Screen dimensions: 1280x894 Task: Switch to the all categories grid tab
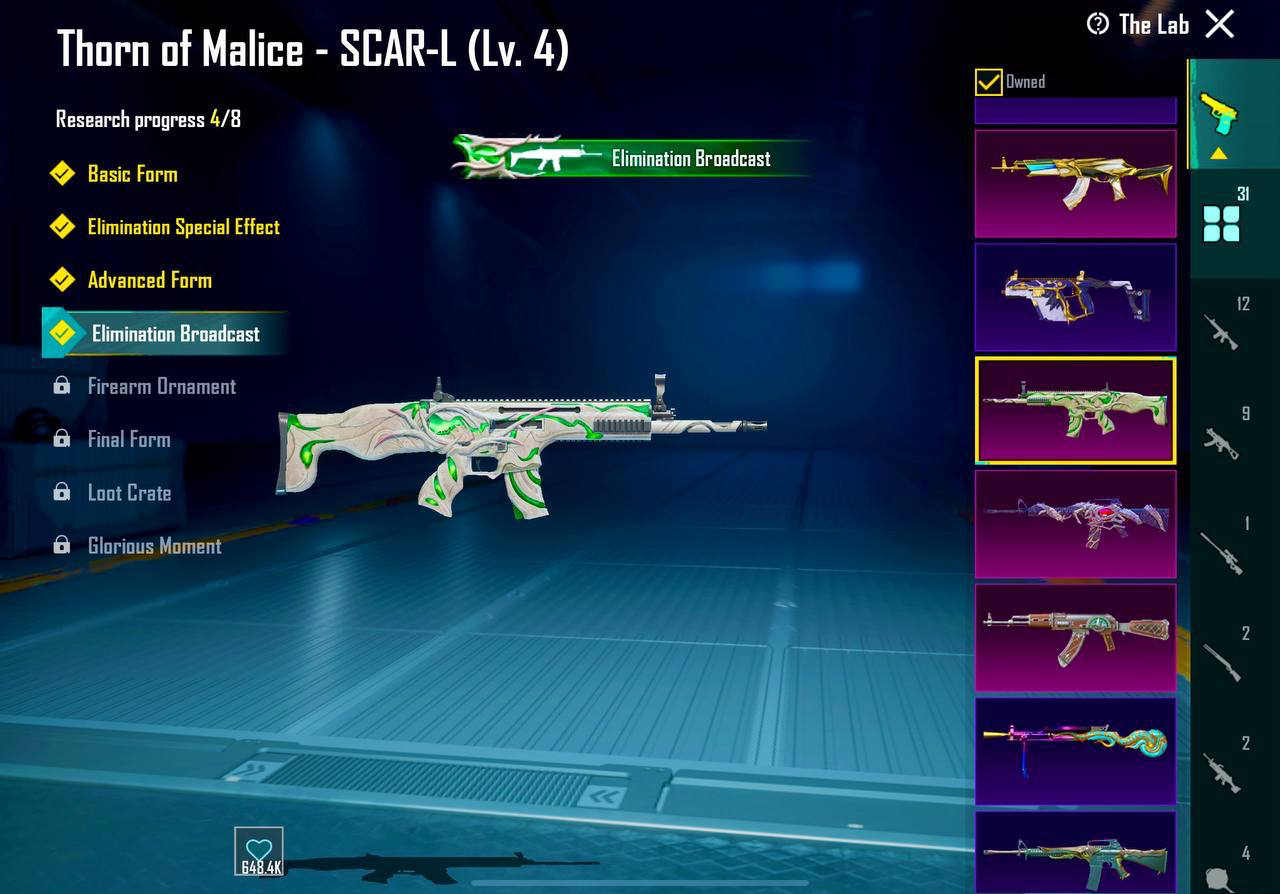(x=1221, y=223)
